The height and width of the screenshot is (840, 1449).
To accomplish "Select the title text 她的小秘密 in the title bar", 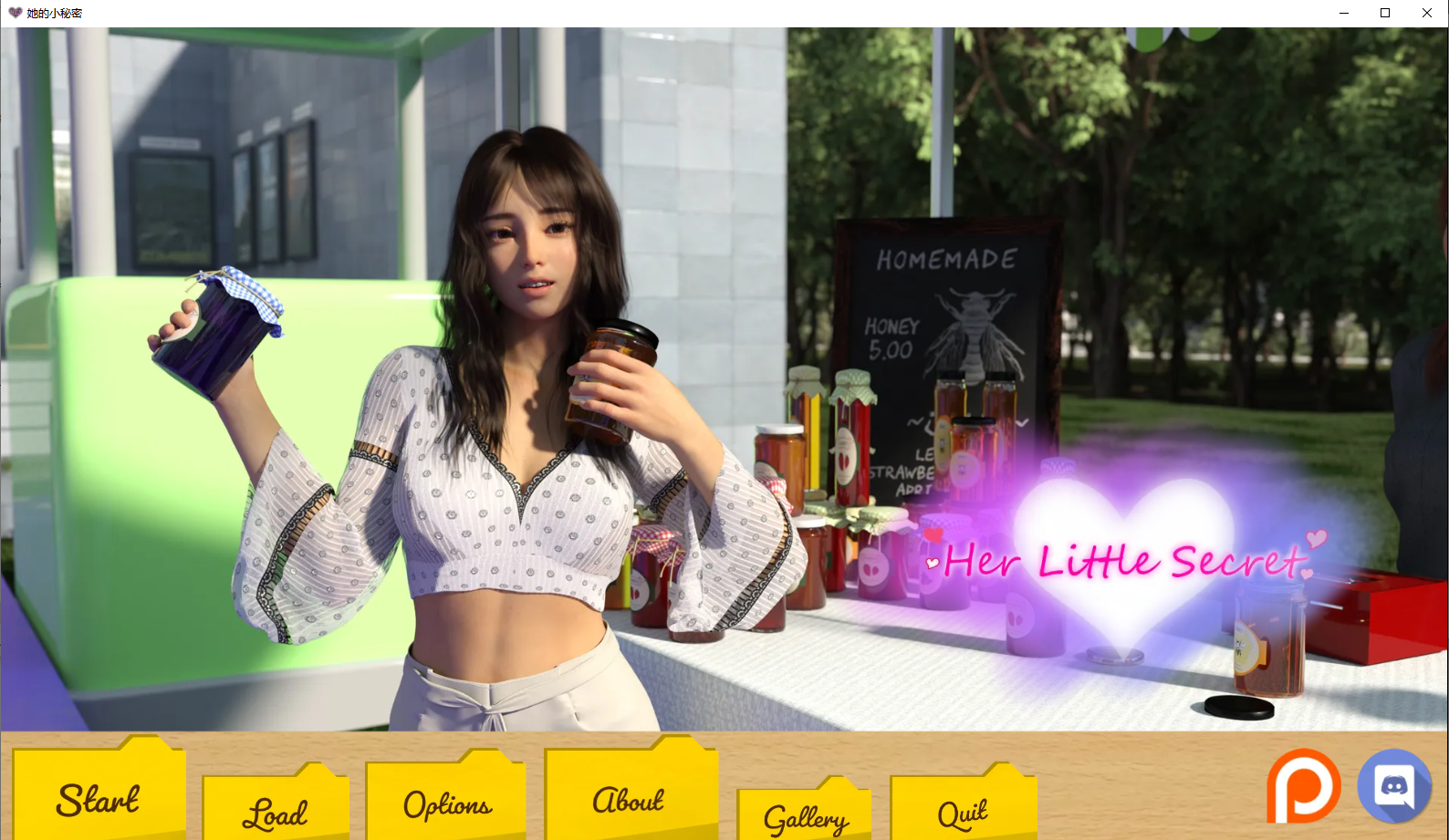I will point(55,13).
